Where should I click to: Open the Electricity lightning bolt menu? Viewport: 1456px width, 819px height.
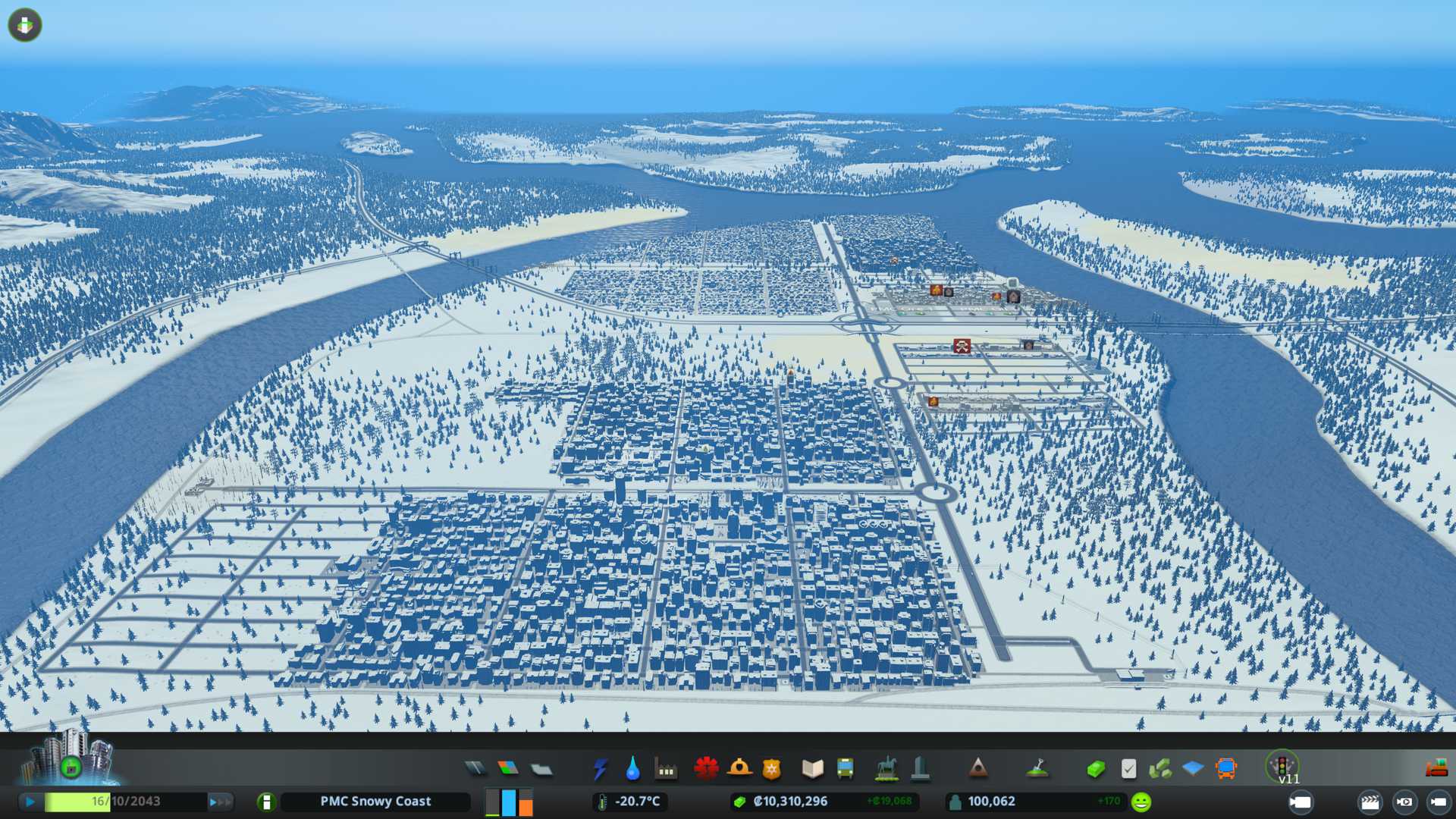(x=600, y=769)
